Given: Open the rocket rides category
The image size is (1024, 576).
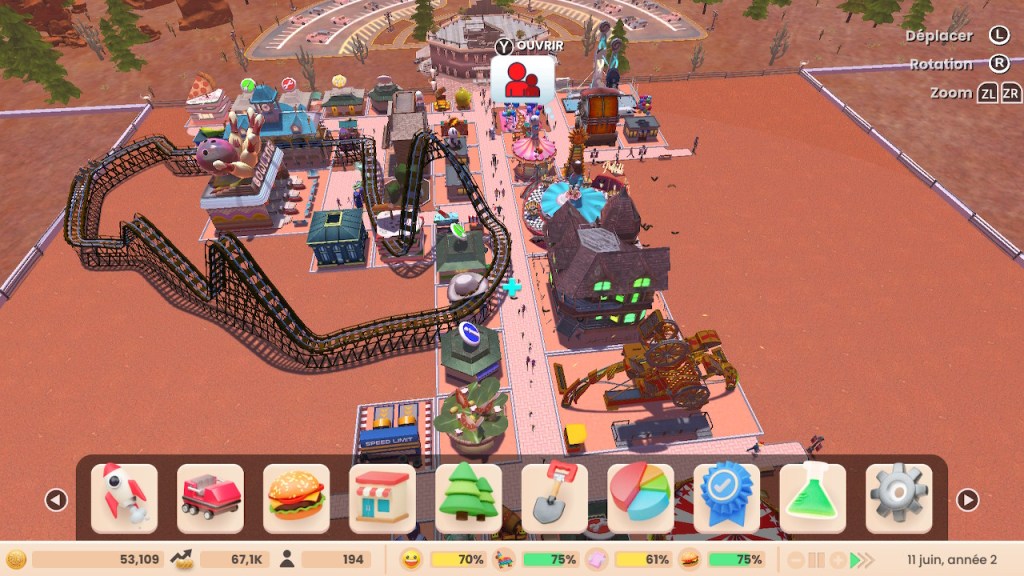Looking at the screenshot, I should tap(124, 497).
